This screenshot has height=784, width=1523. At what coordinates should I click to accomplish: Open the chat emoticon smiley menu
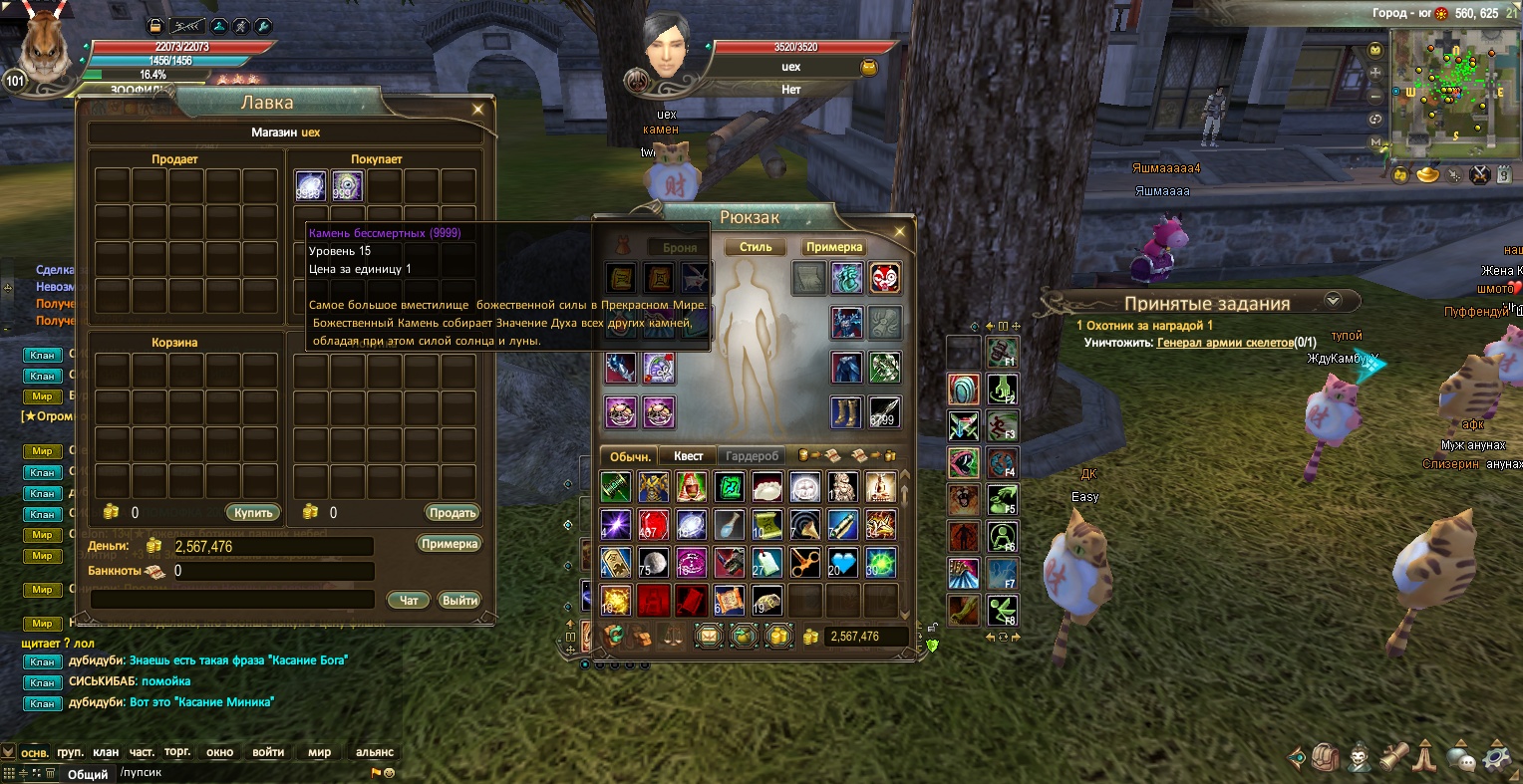pos(389,773)
